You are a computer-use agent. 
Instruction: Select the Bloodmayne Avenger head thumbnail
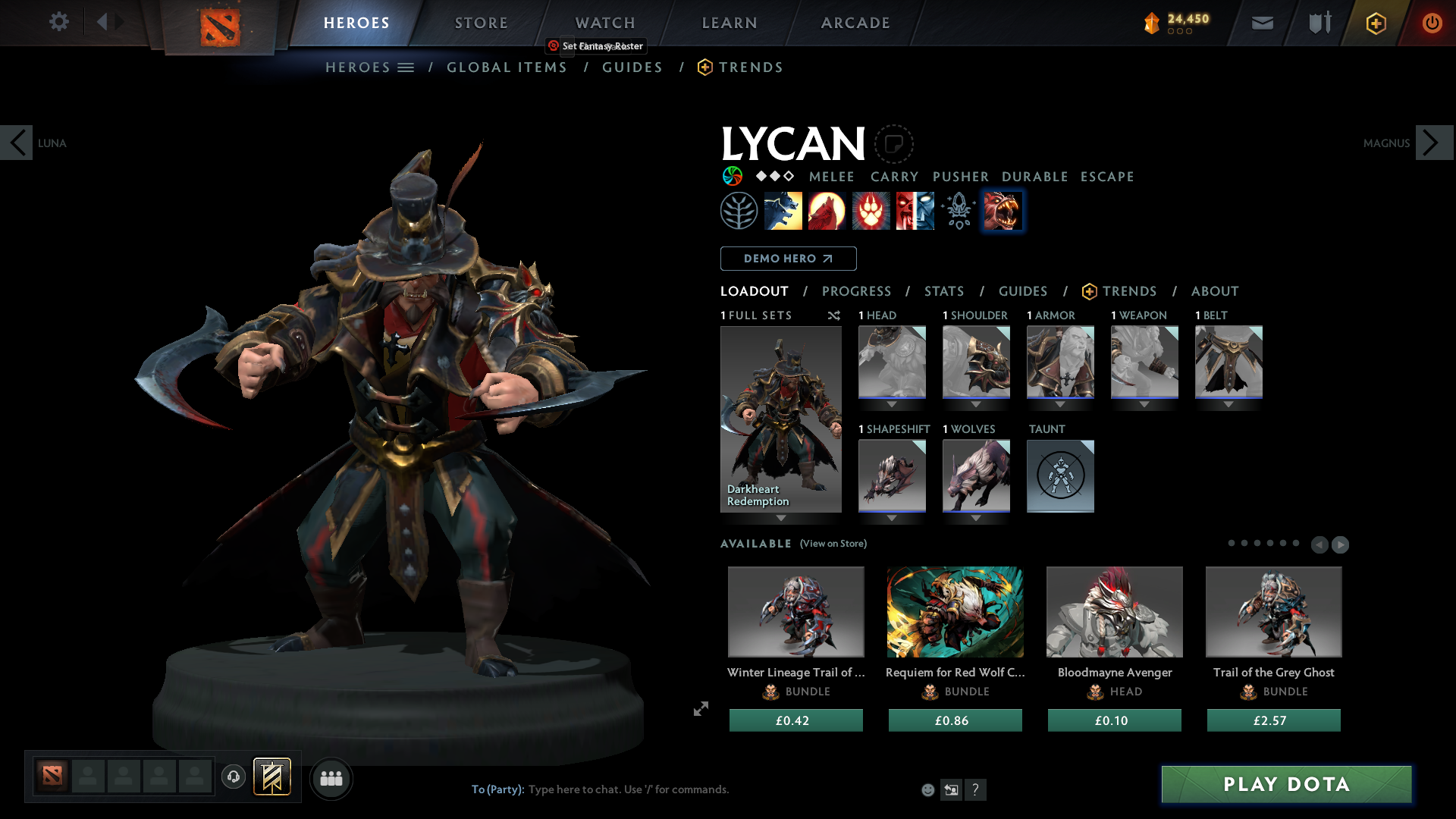pos(1114,612)
